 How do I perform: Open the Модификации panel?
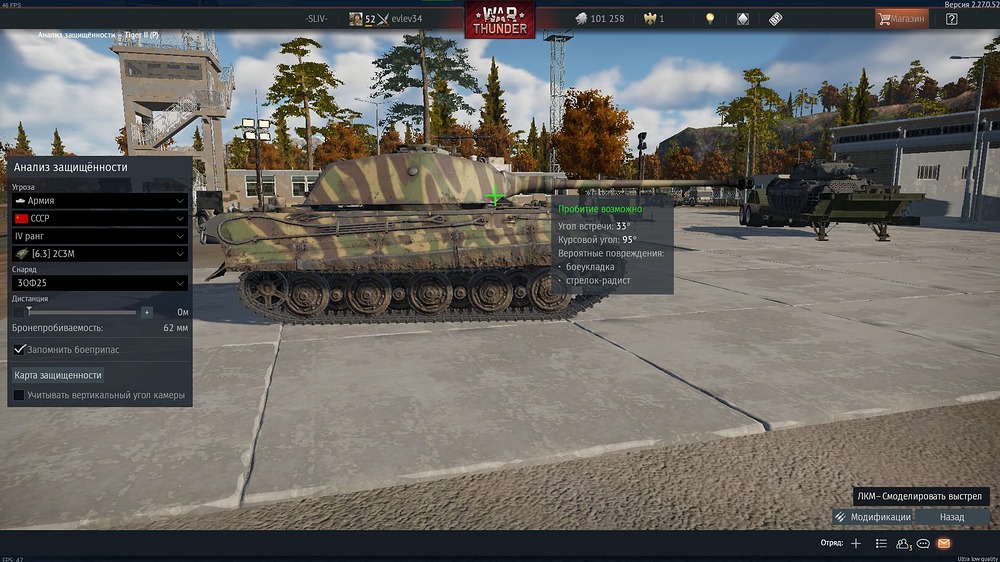[x=872, y=517]
